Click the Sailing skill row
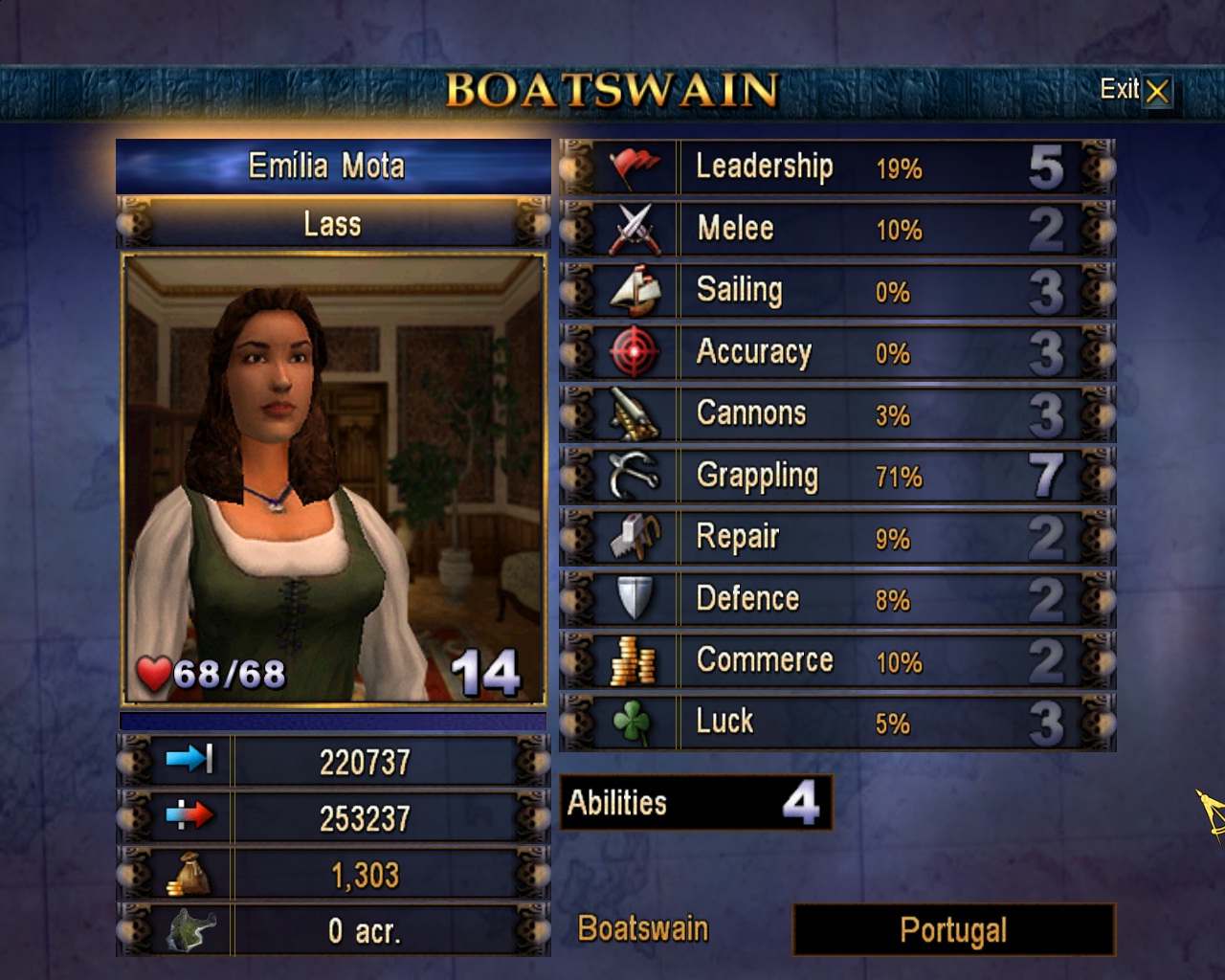 tap(837, 291)
